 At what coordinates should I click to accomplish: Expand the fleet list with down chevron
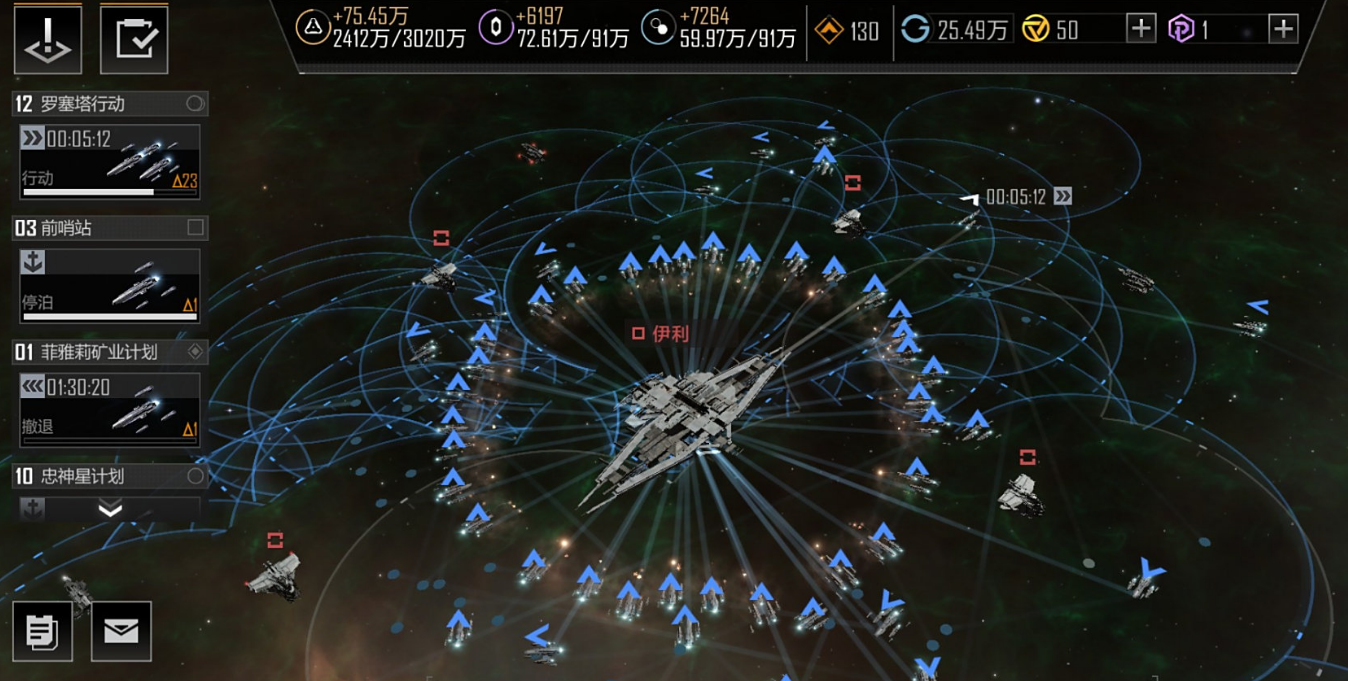[x=110, y=510]
